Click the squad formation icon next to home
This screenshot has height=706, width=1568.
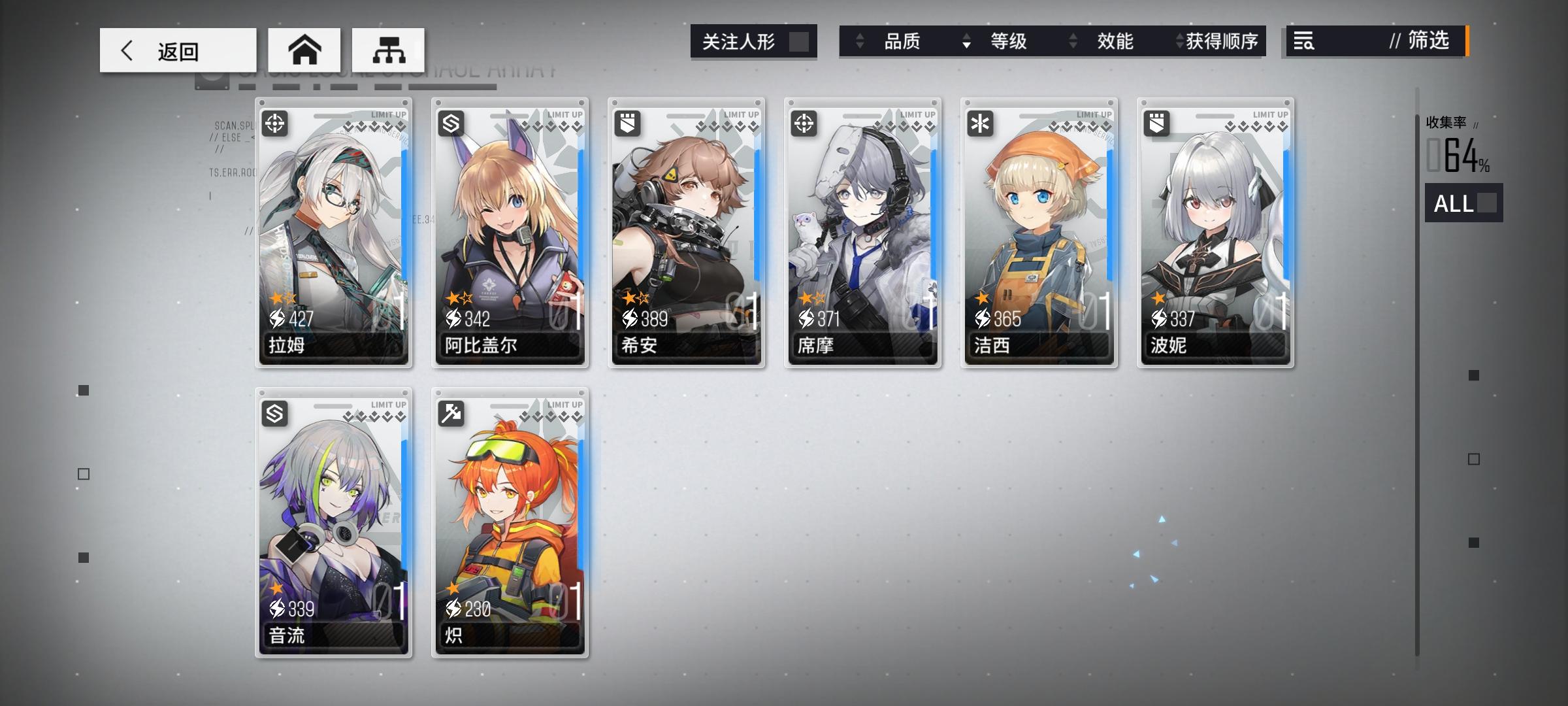coord(388,50)
